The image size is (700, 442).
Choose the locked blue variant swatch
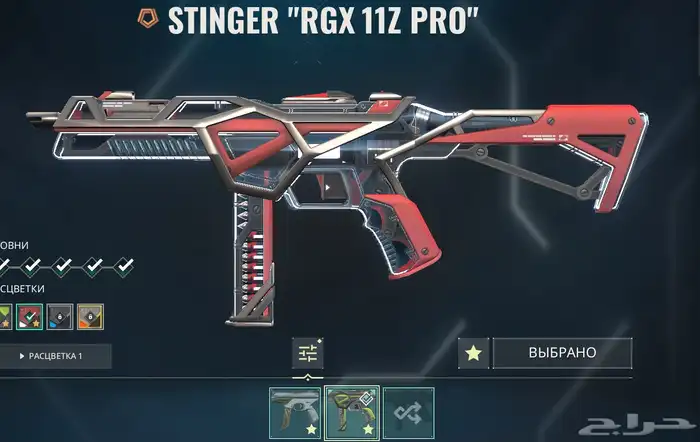(x=60, y=317)
